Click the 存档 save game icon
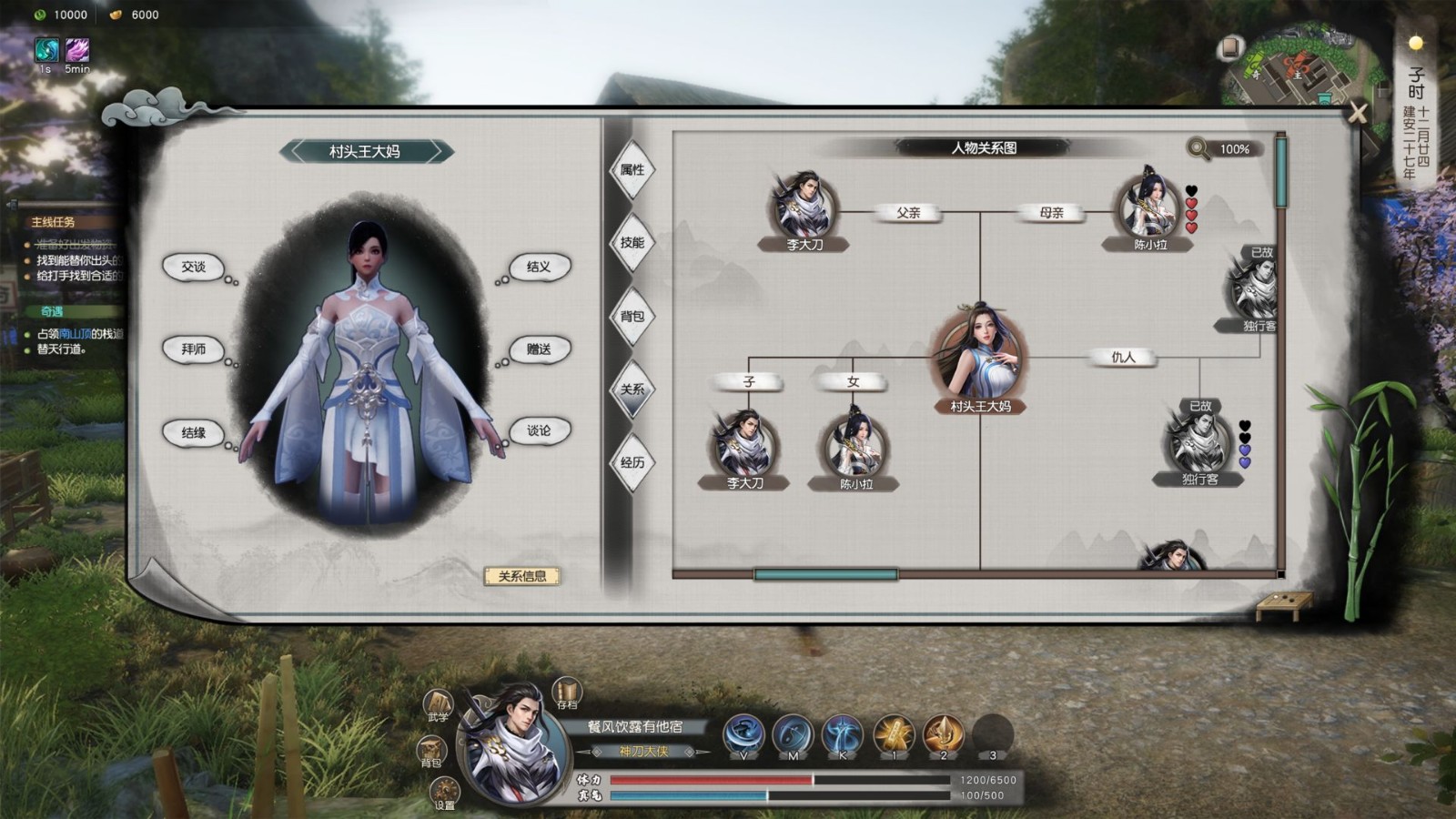 [x=567, y=693]
